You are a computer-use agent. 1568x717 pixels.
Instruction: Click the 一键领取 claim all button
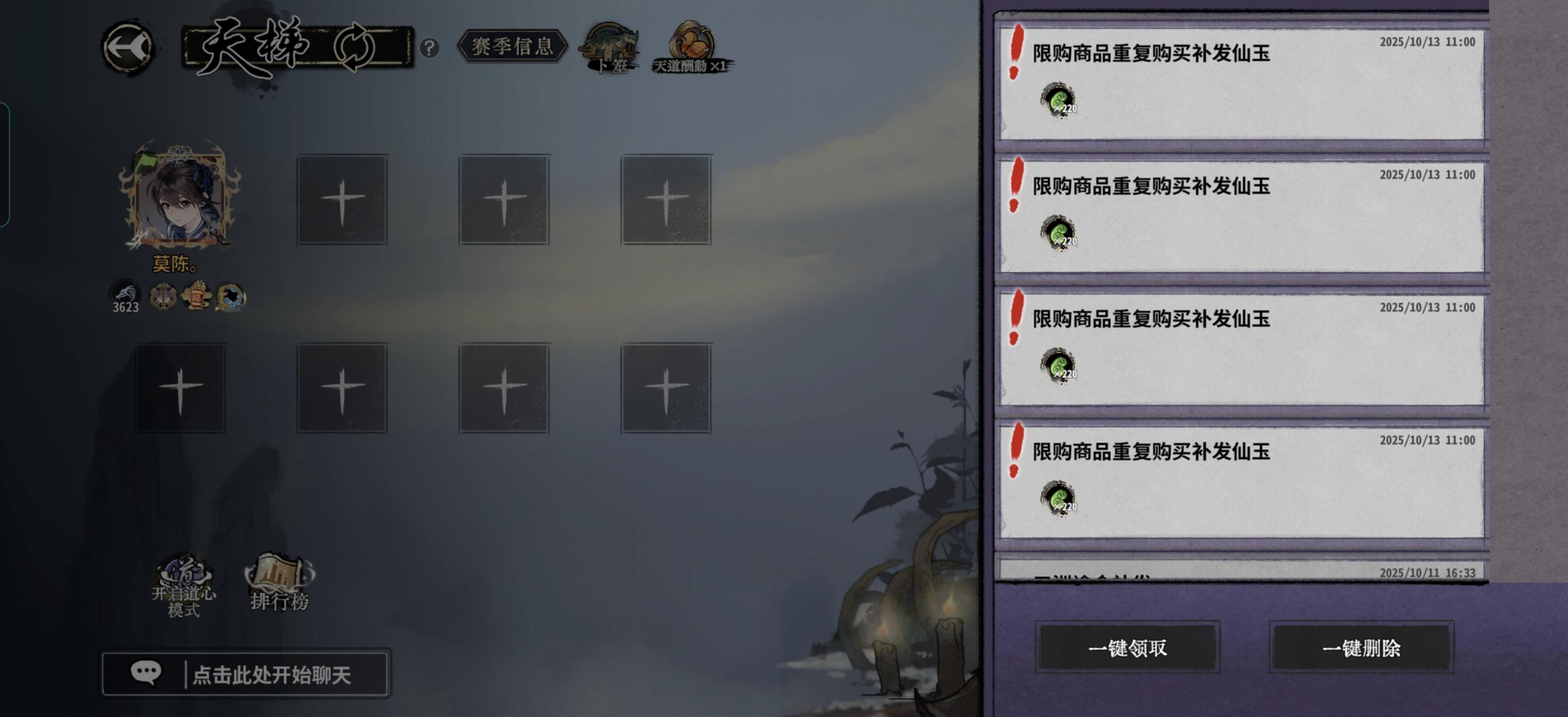1129,648
